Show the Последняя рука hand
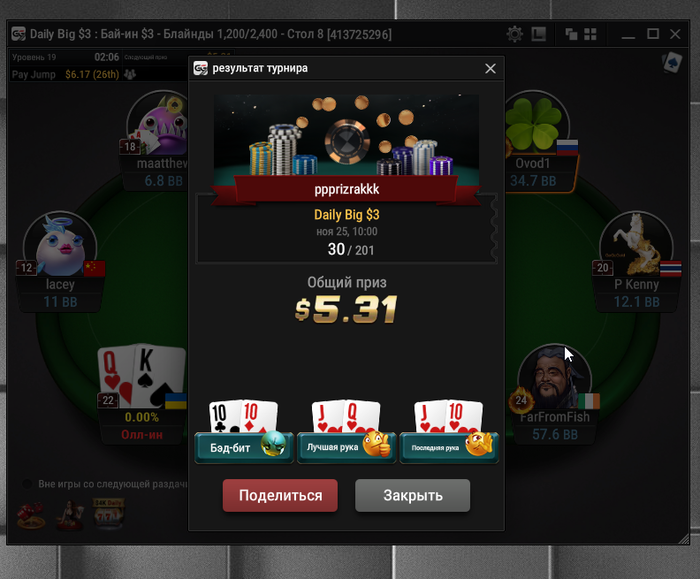Screen dimensions: 700x579 [x=448, y=446]
